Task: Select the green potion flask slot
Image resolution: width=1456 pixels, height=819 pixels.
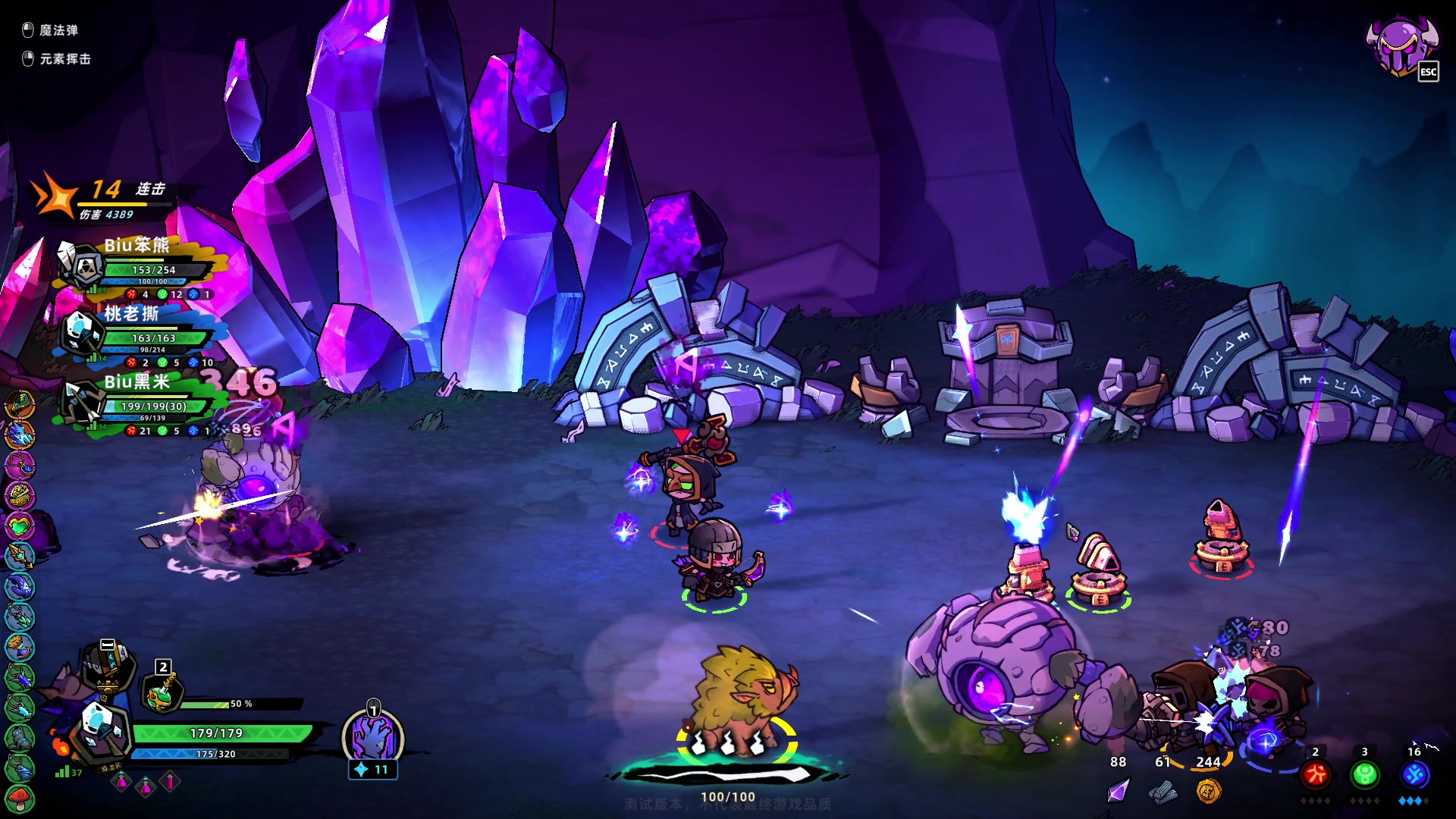Action: point(162,693)
